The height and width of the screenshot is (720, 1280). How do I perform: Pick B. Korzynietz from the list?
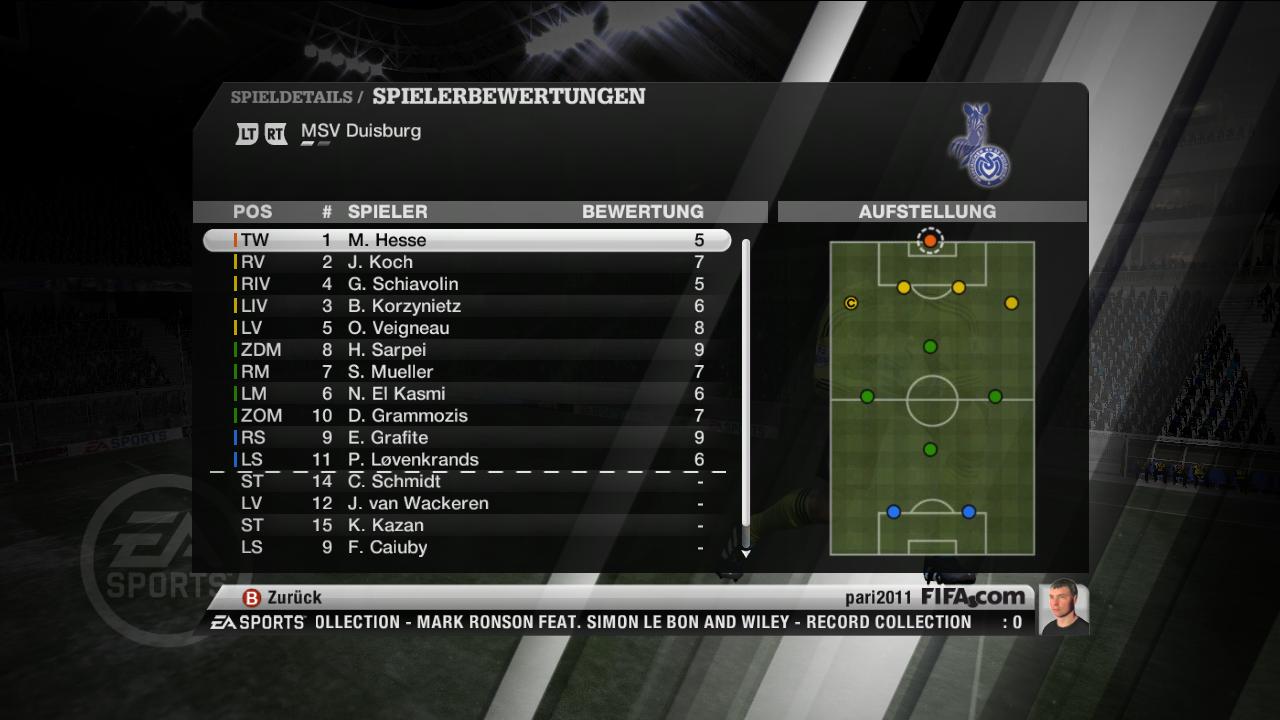tap(466, 306)
